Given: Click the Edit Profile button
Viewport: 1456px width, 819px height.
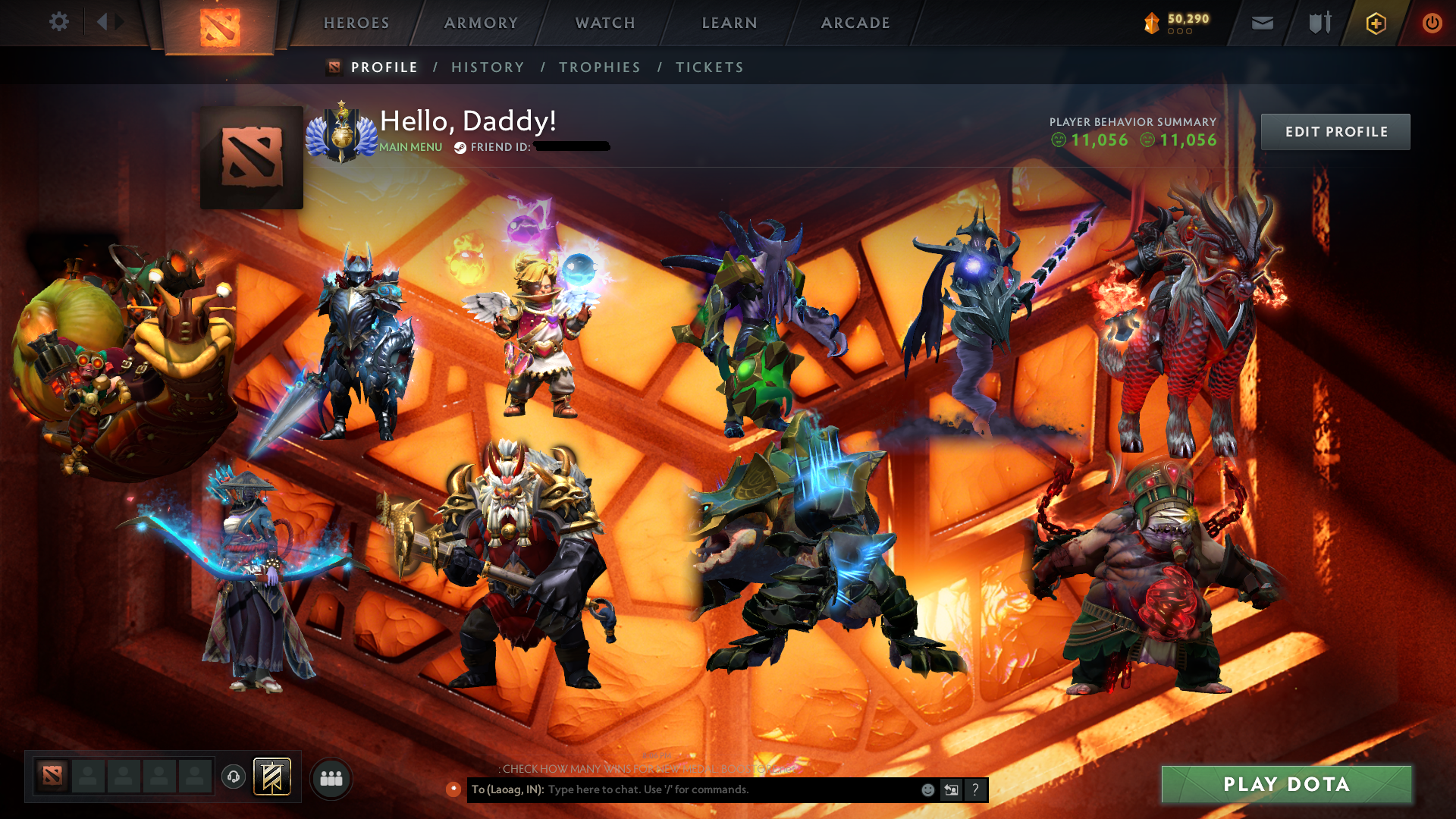Looking at the screenshot, I should (x=1335, y=132).
